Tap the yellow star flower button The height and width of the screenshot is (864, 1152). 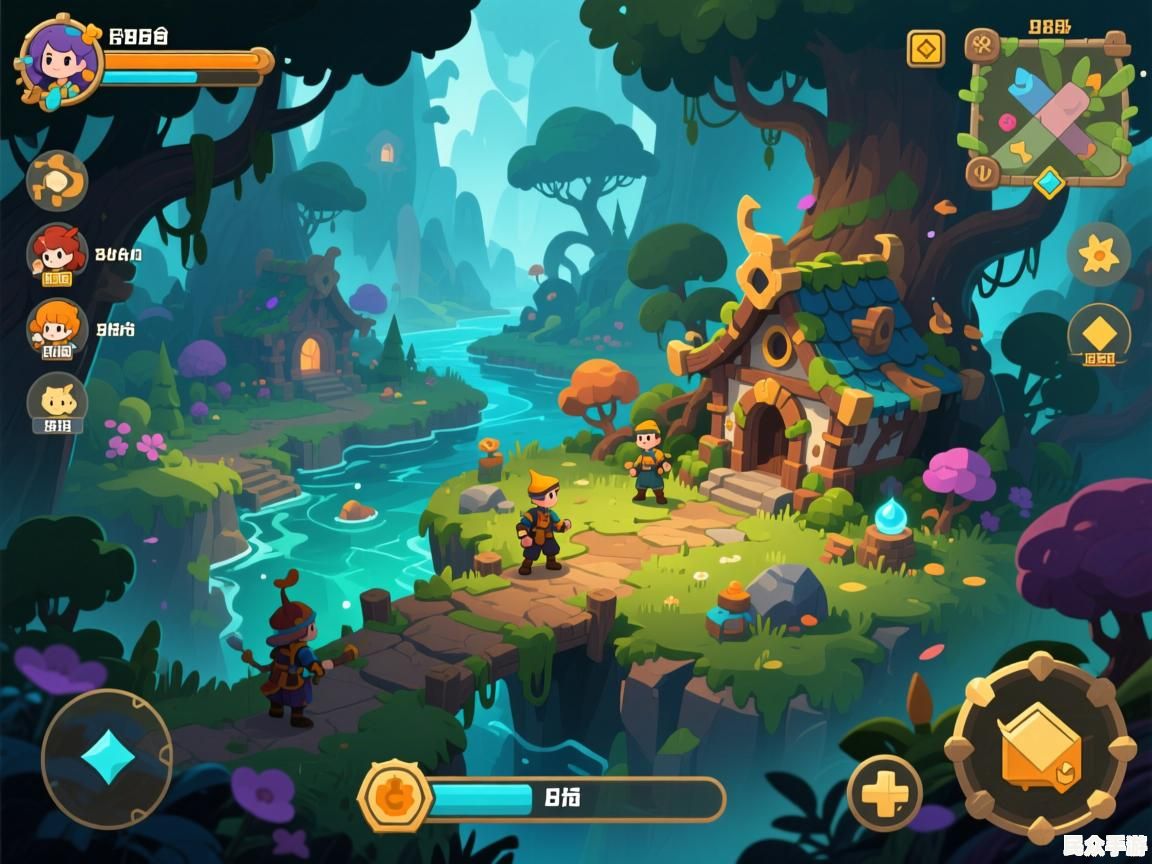click(1099, 255)
